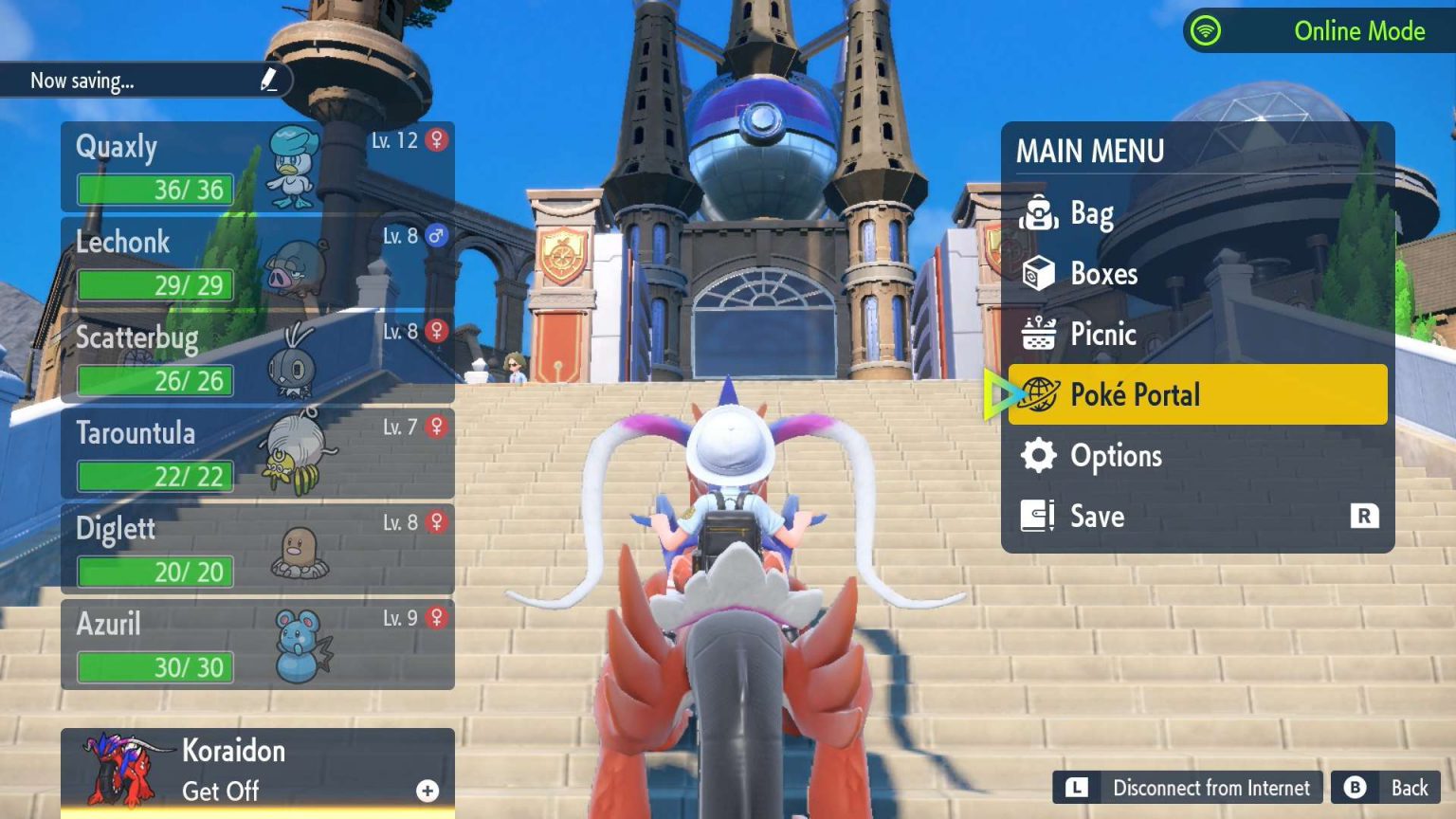Open the Bag icon
This screenshot has width=1456, height=819.
[x=1040, y=214]
